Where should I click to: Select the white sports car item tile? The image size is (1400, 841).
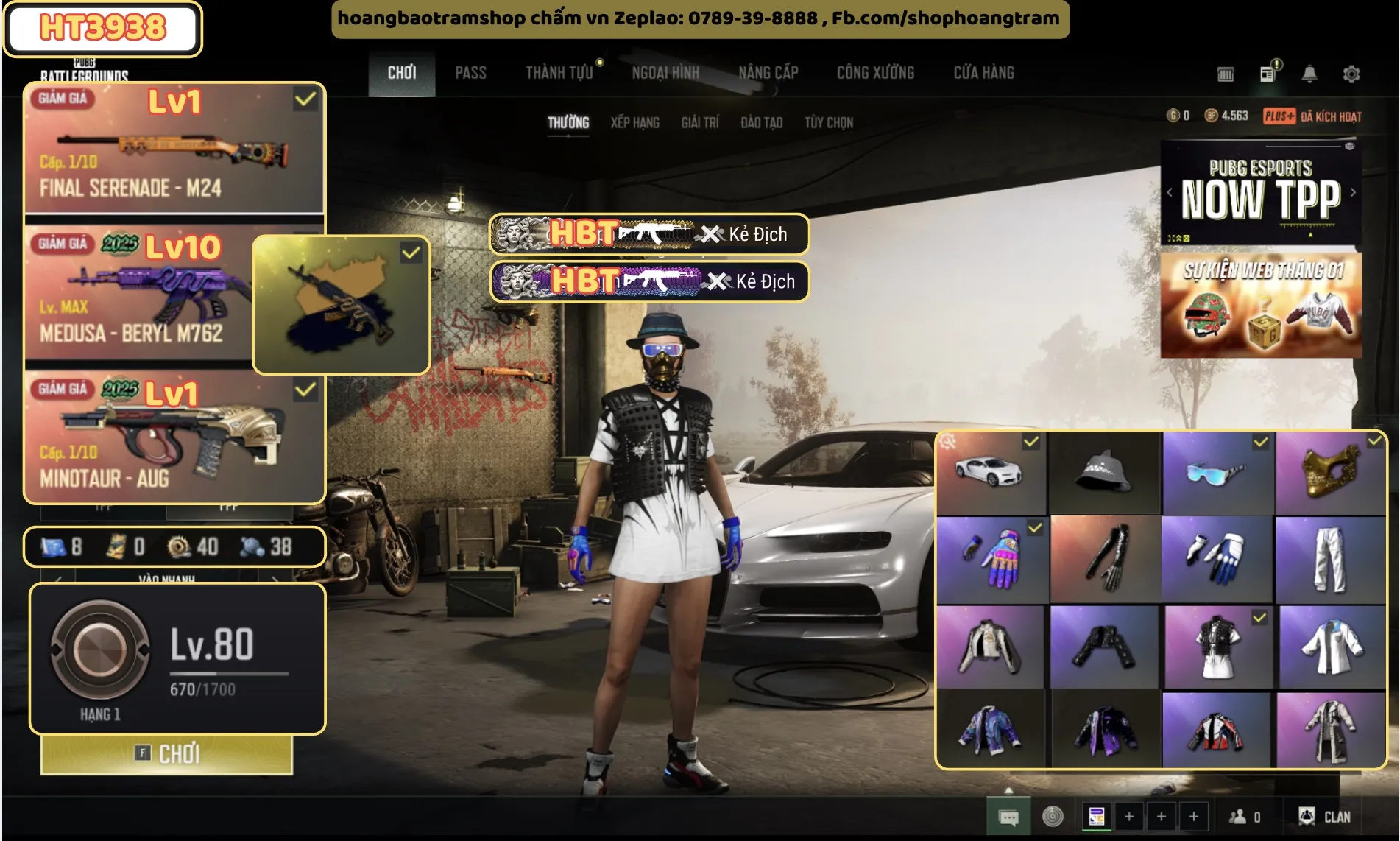pyautogui.click(x=991, y=473)
